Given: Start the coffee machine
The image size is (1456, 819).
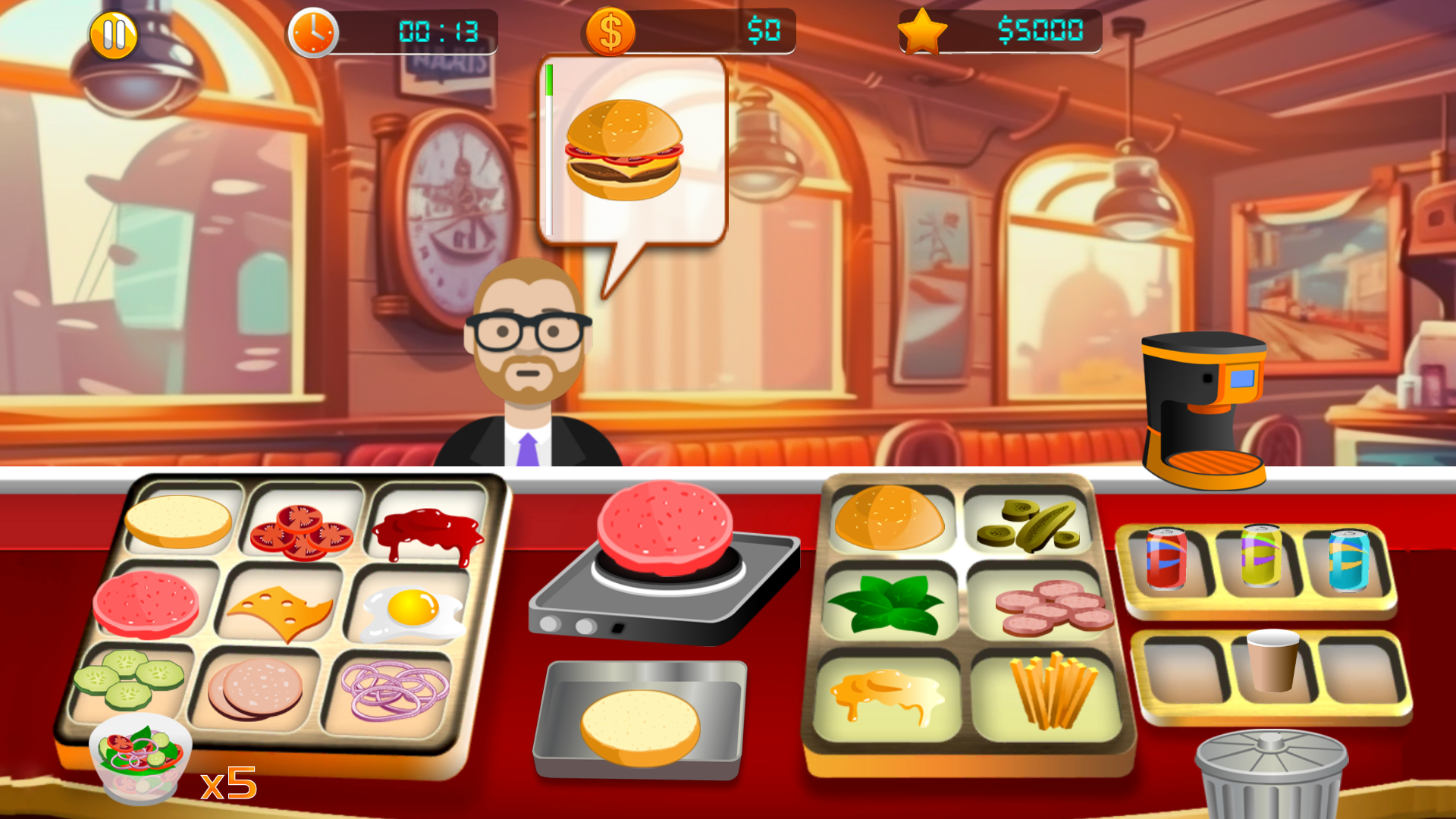Looking at the screenshot, I should point(1206,409).
